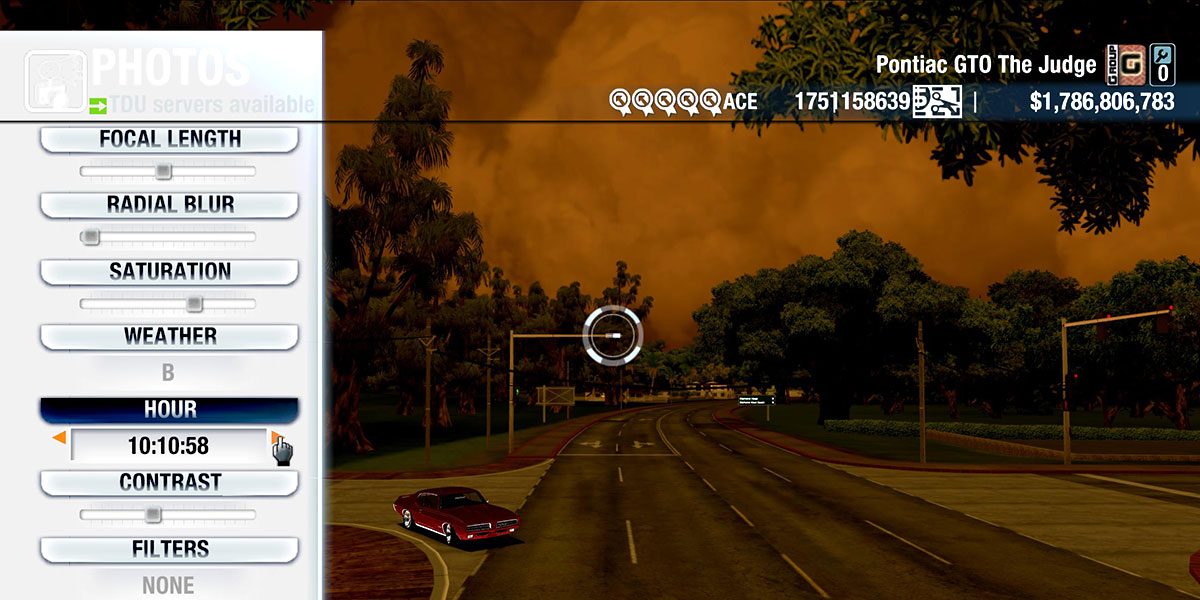Viewport: 1200px width, 600px height.
Task: Select the Focal Length option
Action: [169, 139]
